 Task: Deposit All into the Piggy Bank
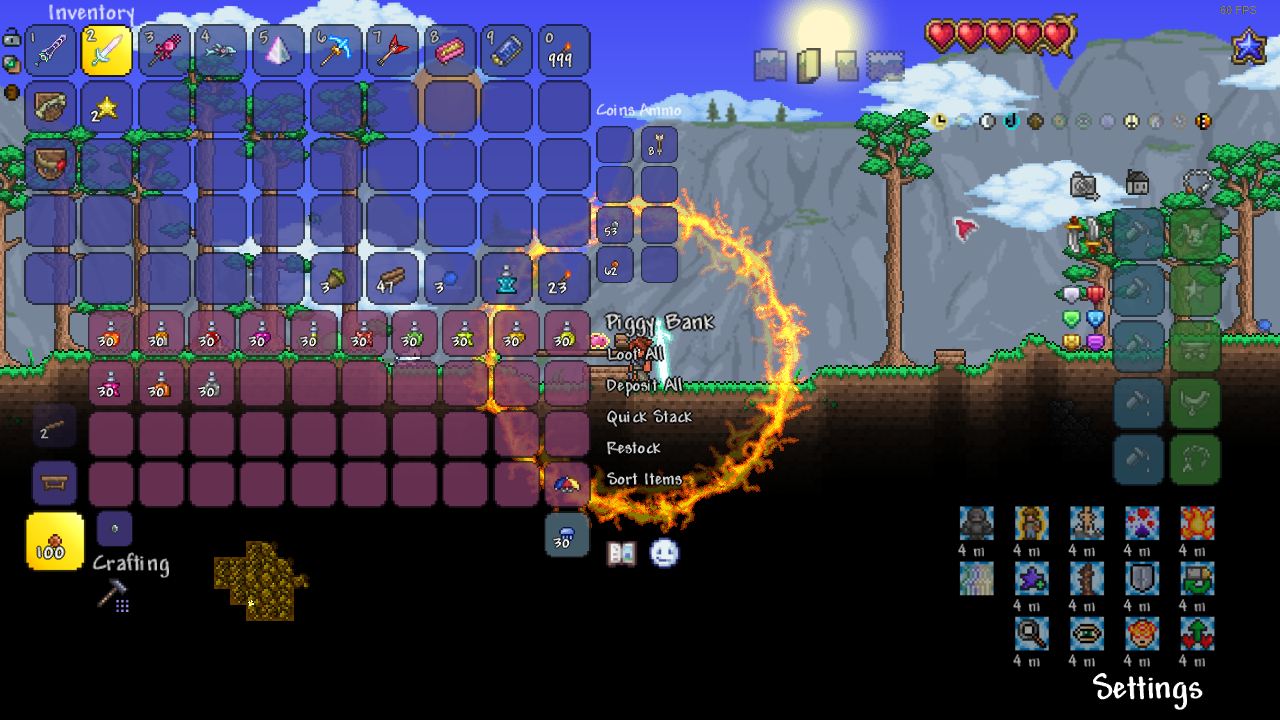click(645, 385)
